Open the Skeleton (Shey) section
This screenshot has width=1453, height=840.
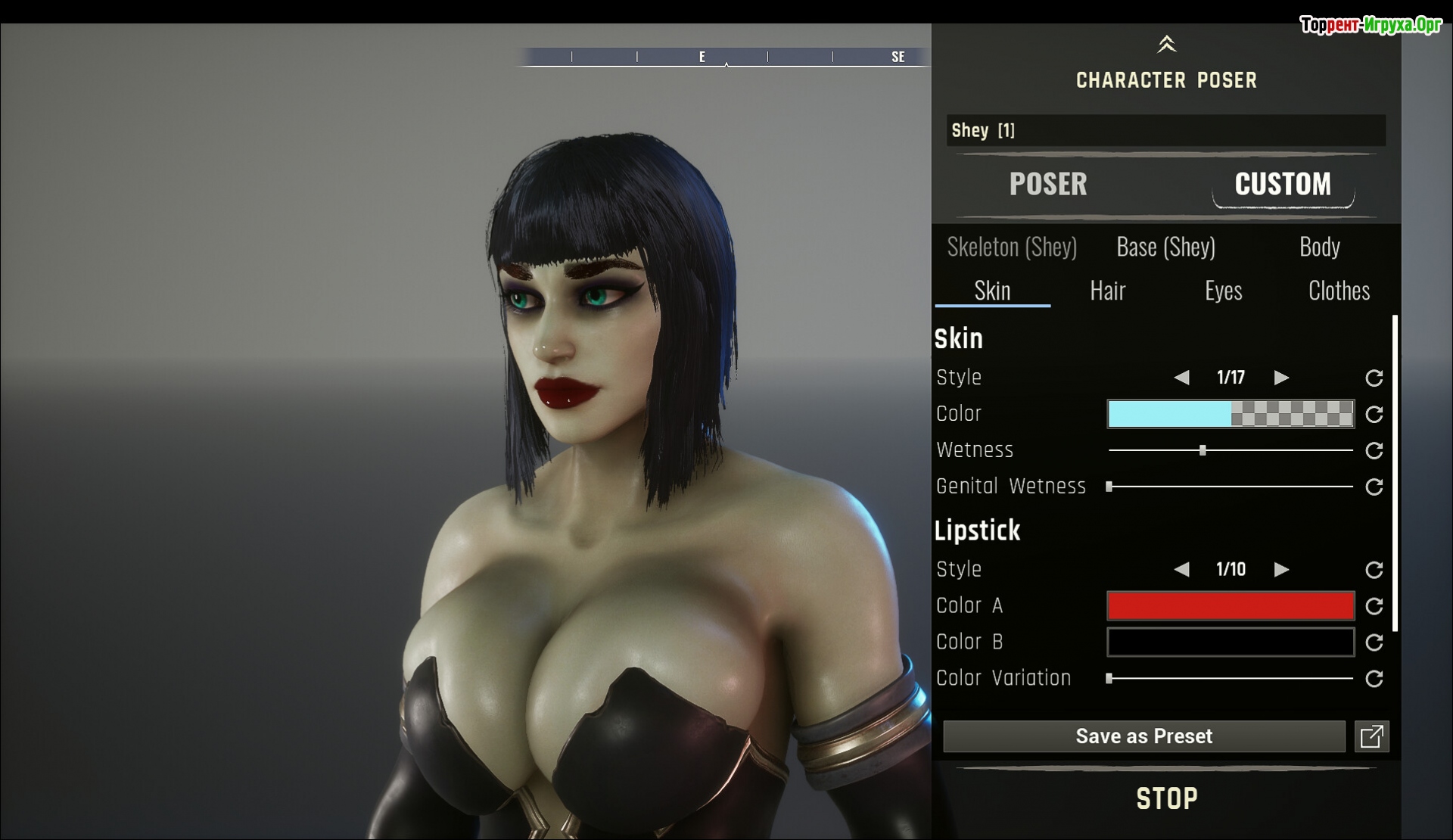[1012, 247]
